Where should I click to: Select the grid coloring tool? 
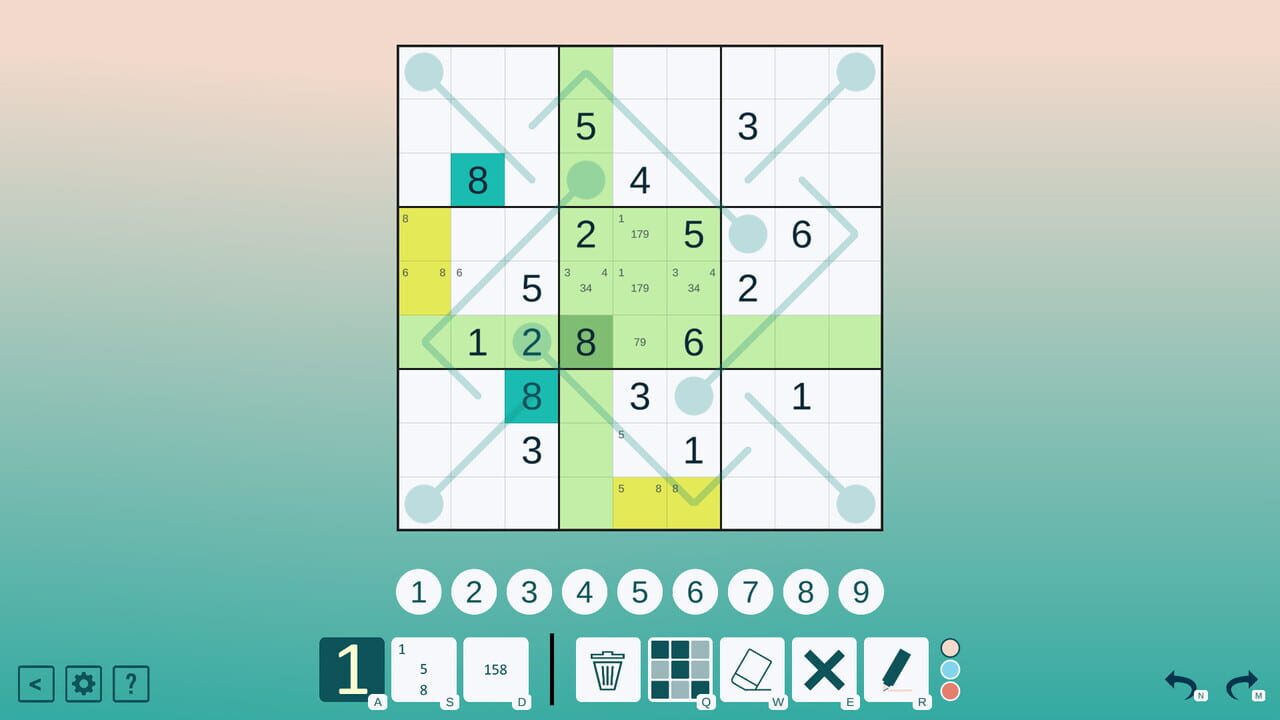coord(680,669)
